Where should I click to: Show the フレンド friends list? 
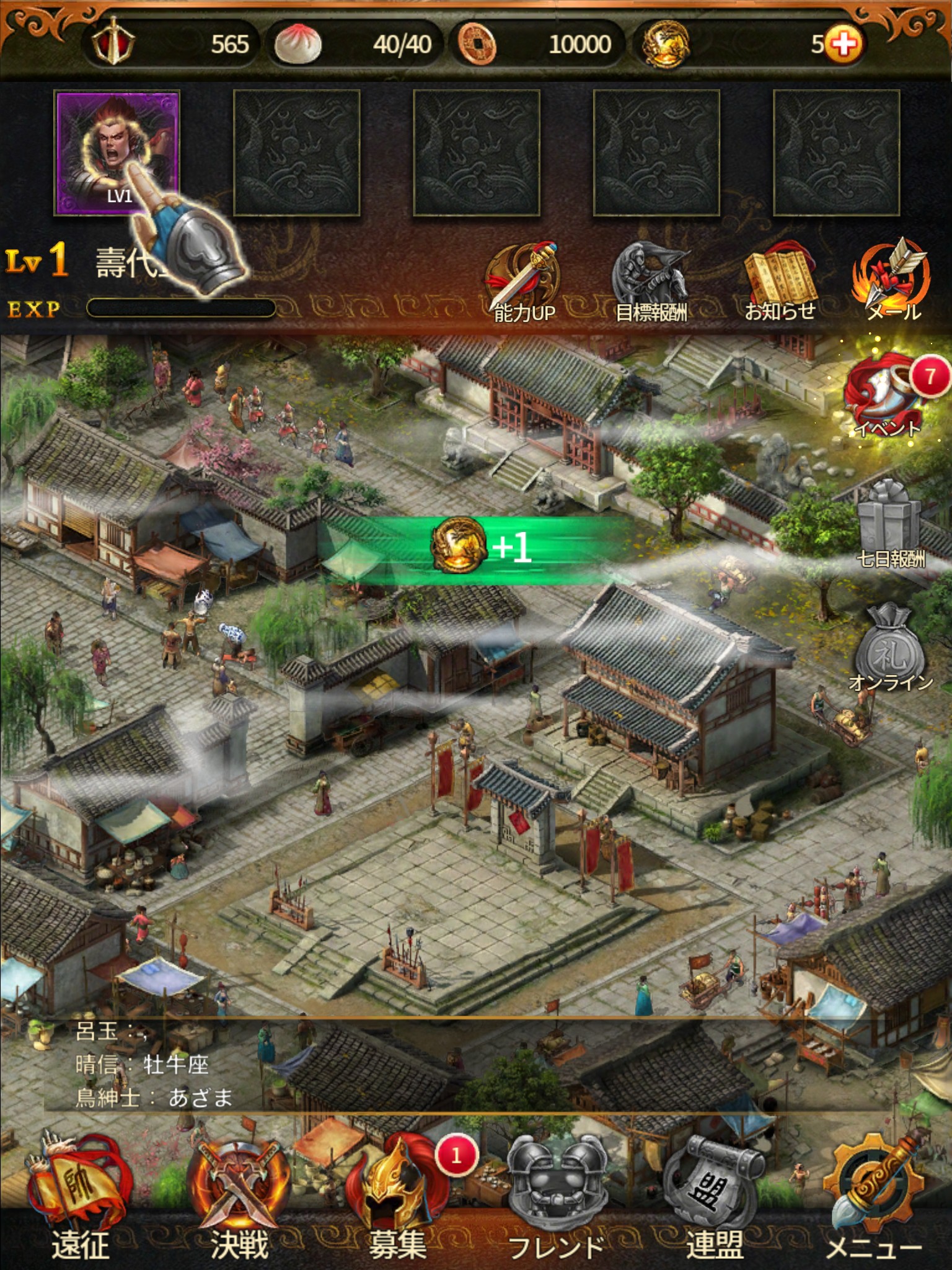[x=557, y=1197]
